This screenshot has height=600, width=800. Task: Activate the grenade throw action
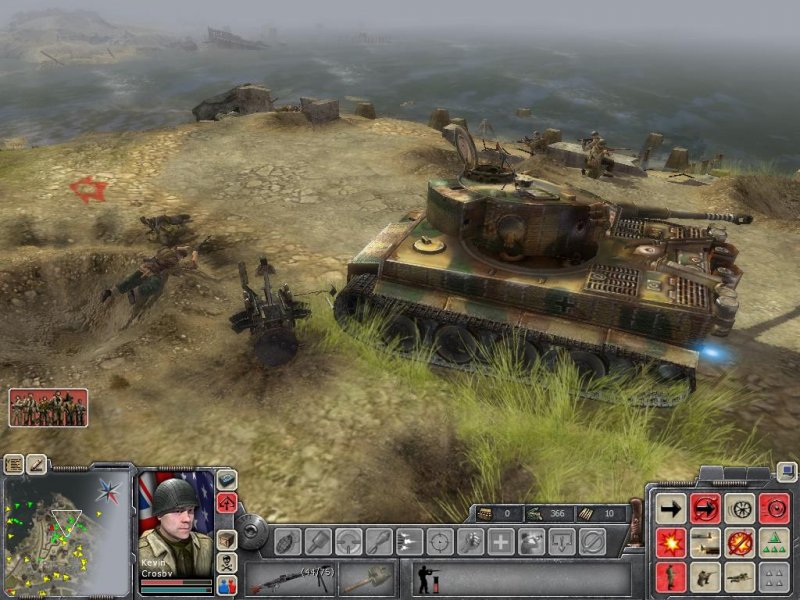point(287,541)
